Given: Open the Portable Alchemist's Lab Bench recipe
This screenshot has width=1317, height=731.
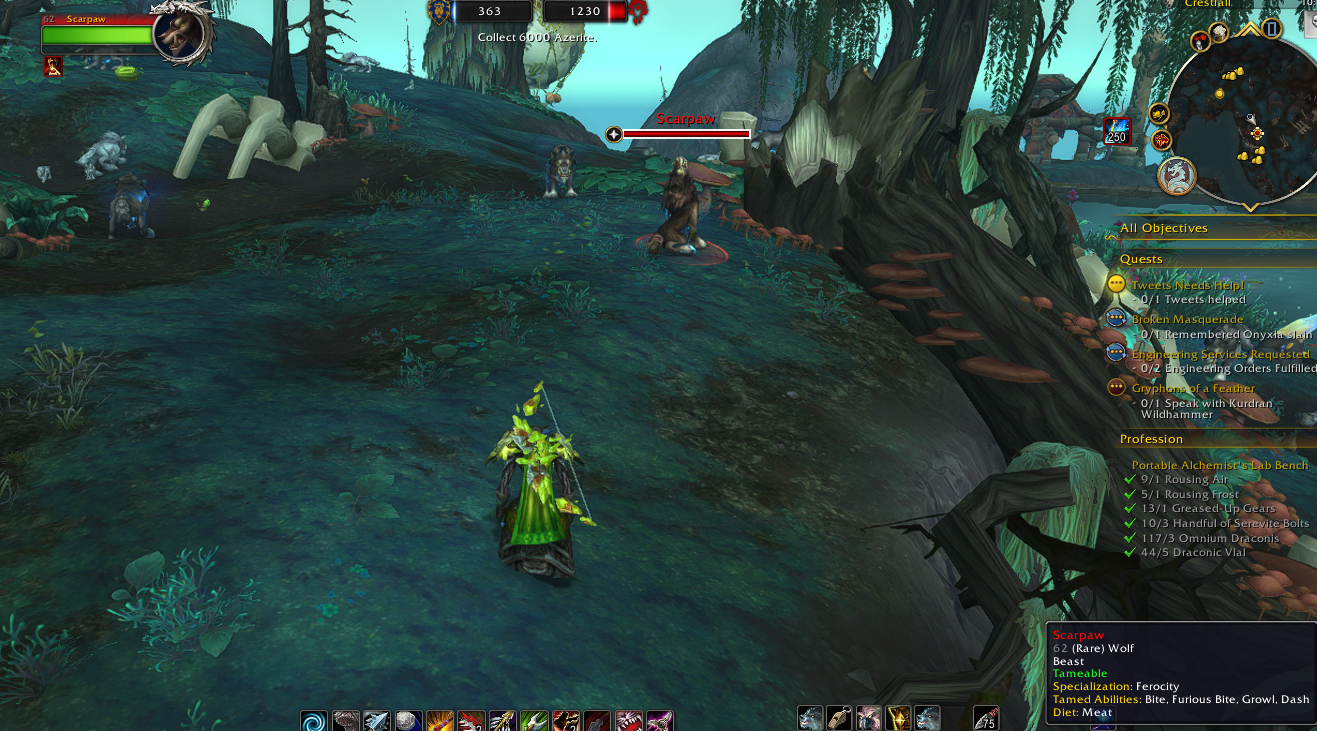Looking at the screenshot, I should 1219,465.
